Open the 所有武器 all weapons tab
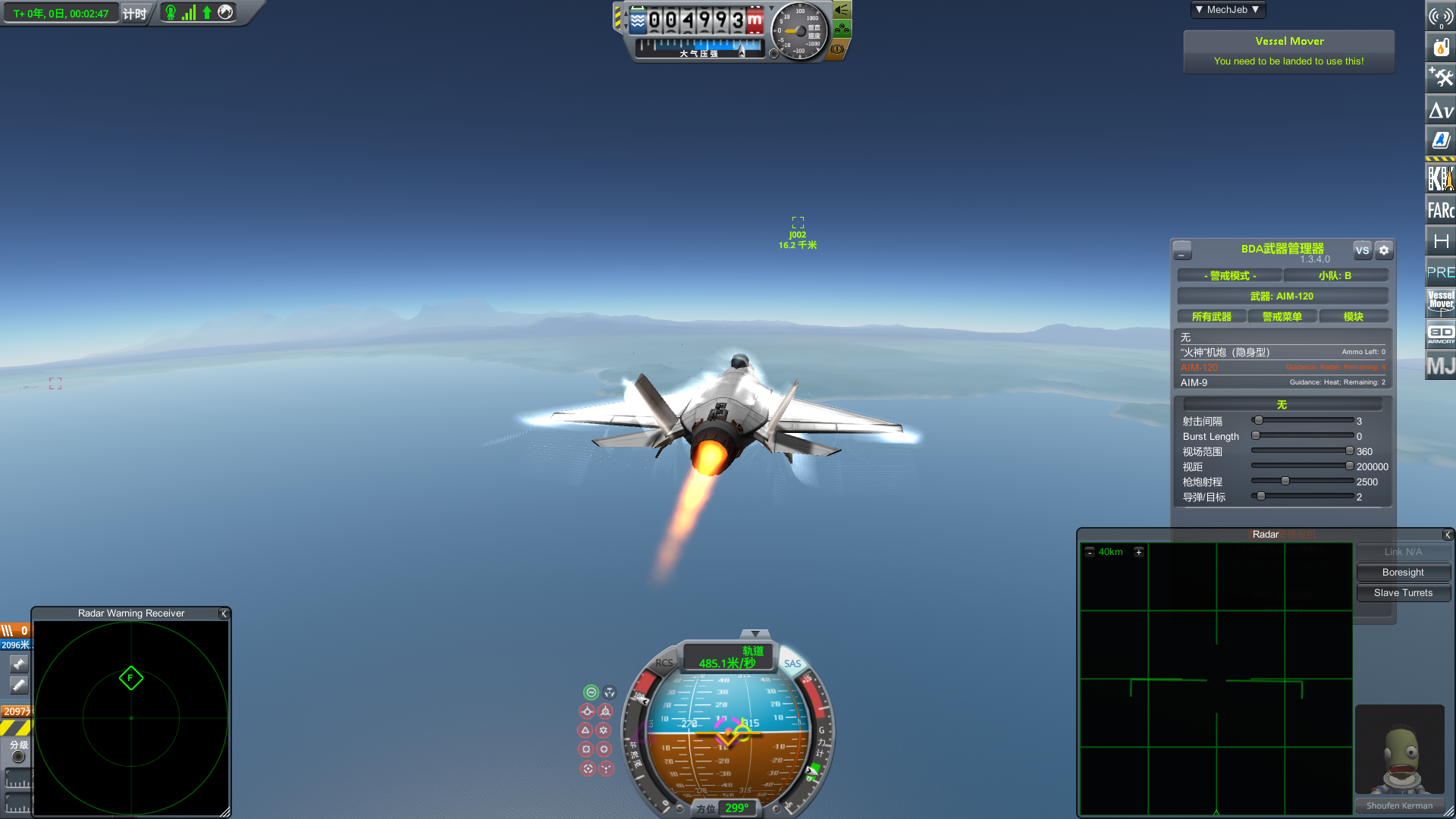The height and width of the screenshot is (819, 1456). pos(1211,317)
